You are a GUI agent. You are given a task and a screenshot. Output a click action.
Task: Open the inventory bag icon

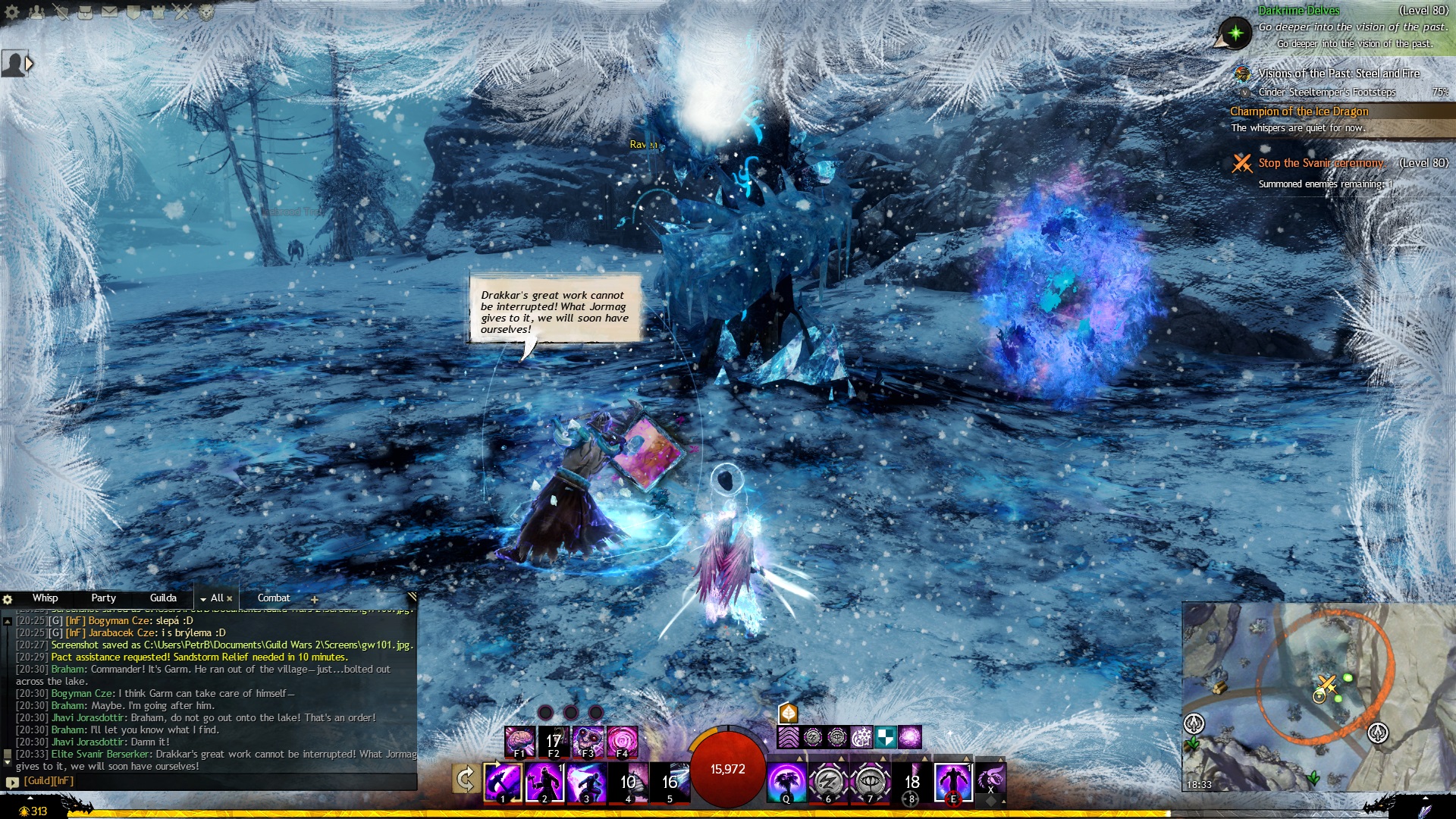pos(85,11)
